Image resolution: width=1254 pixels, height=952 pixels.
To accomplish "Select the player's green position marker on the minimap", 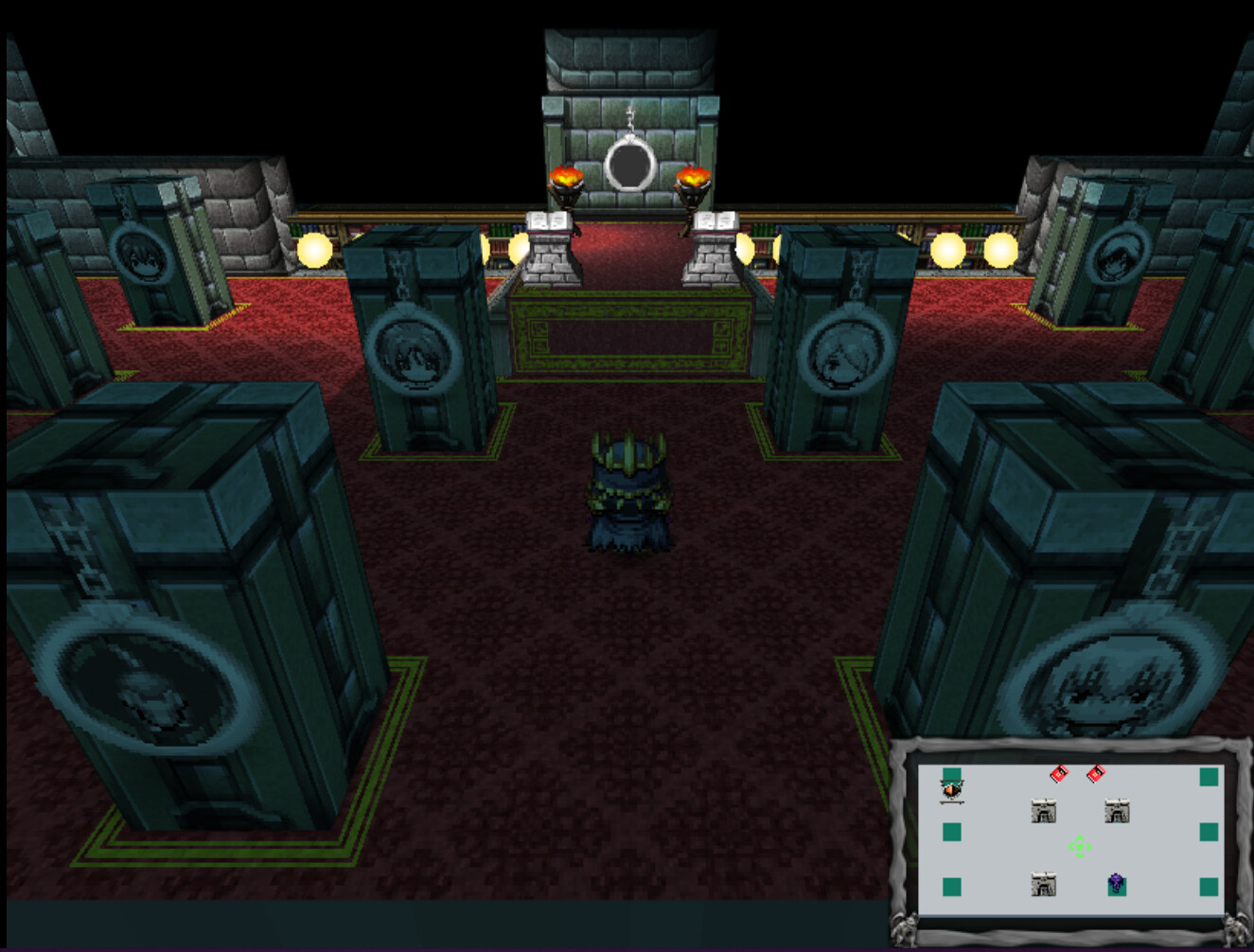I will (1079, 847).
